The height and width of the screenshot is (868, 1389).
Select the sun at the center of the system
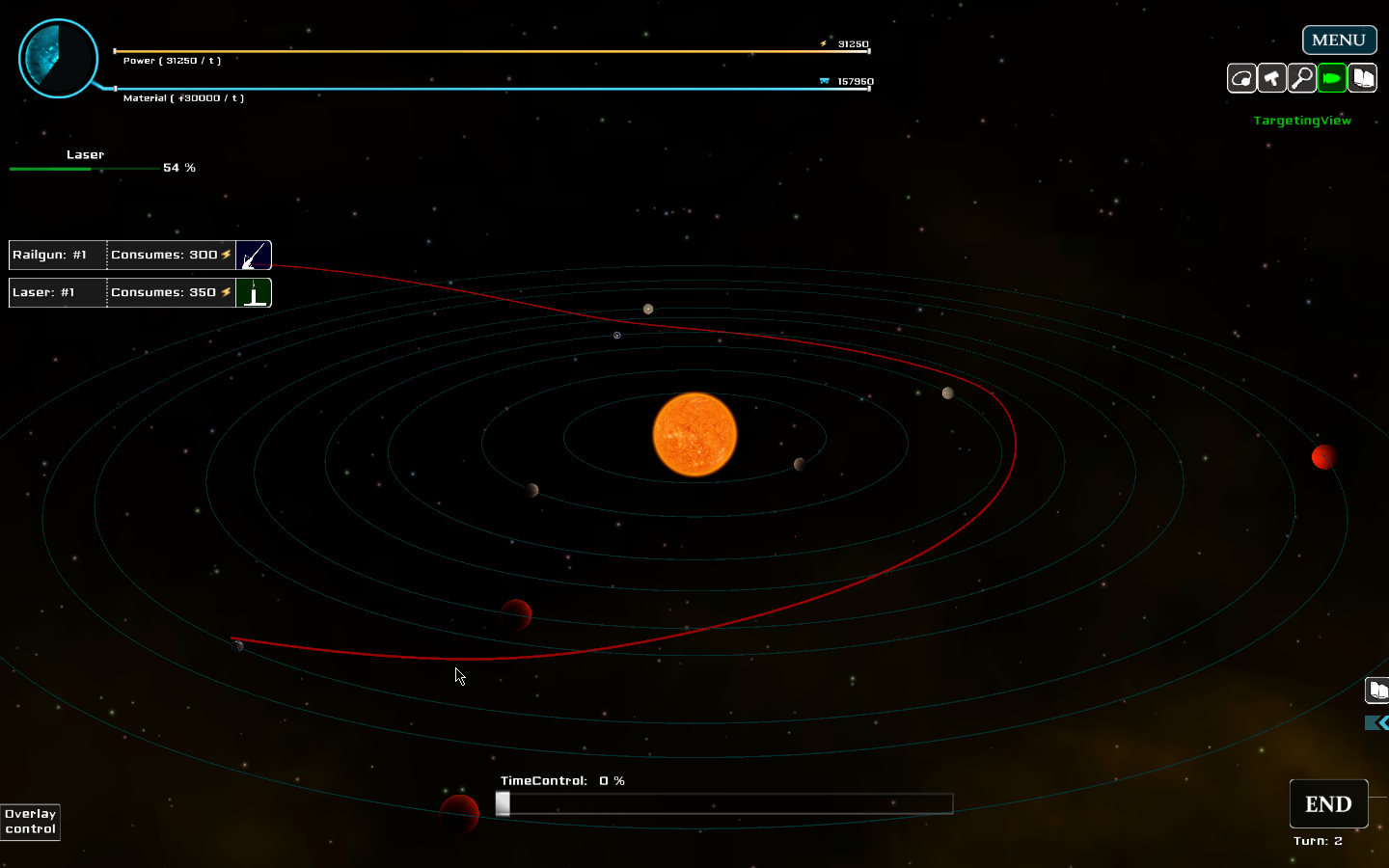point(694,435)
